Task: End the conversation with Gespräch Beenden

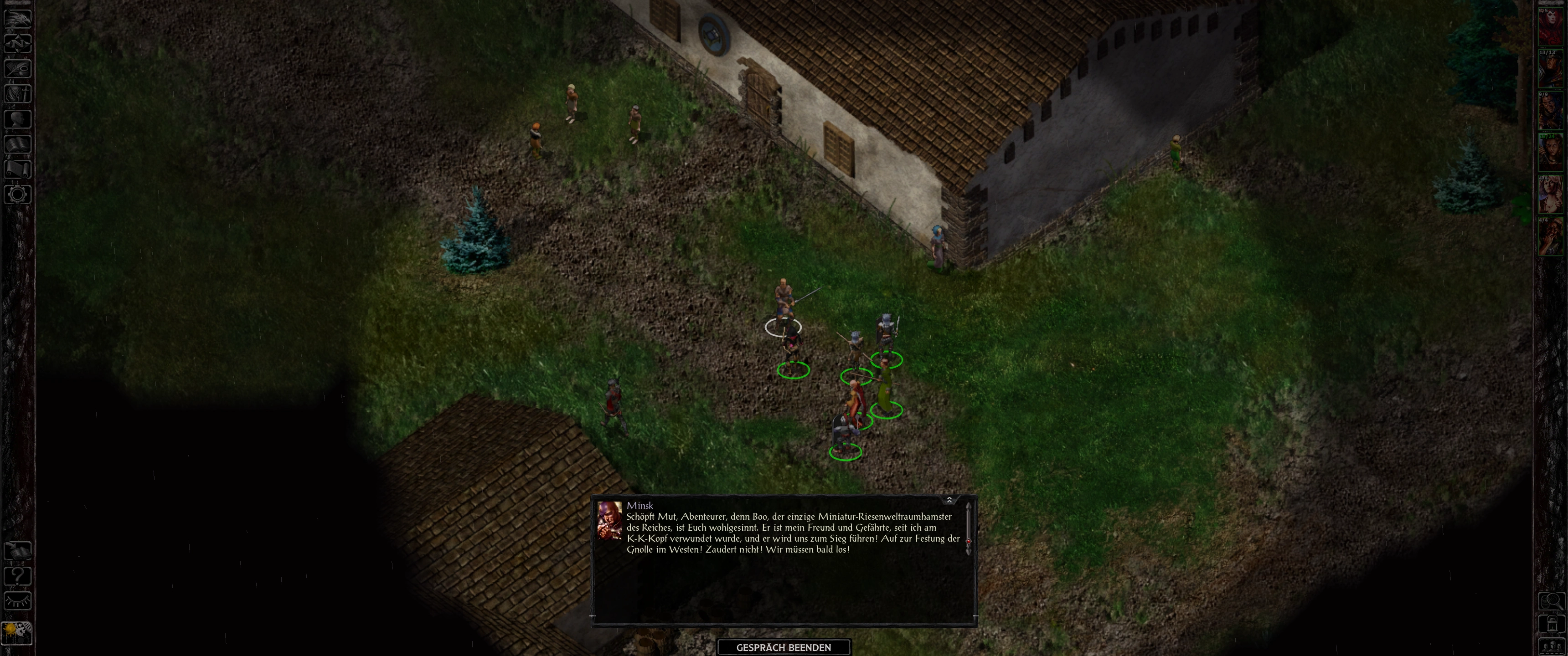Action: tap(784, 647)
